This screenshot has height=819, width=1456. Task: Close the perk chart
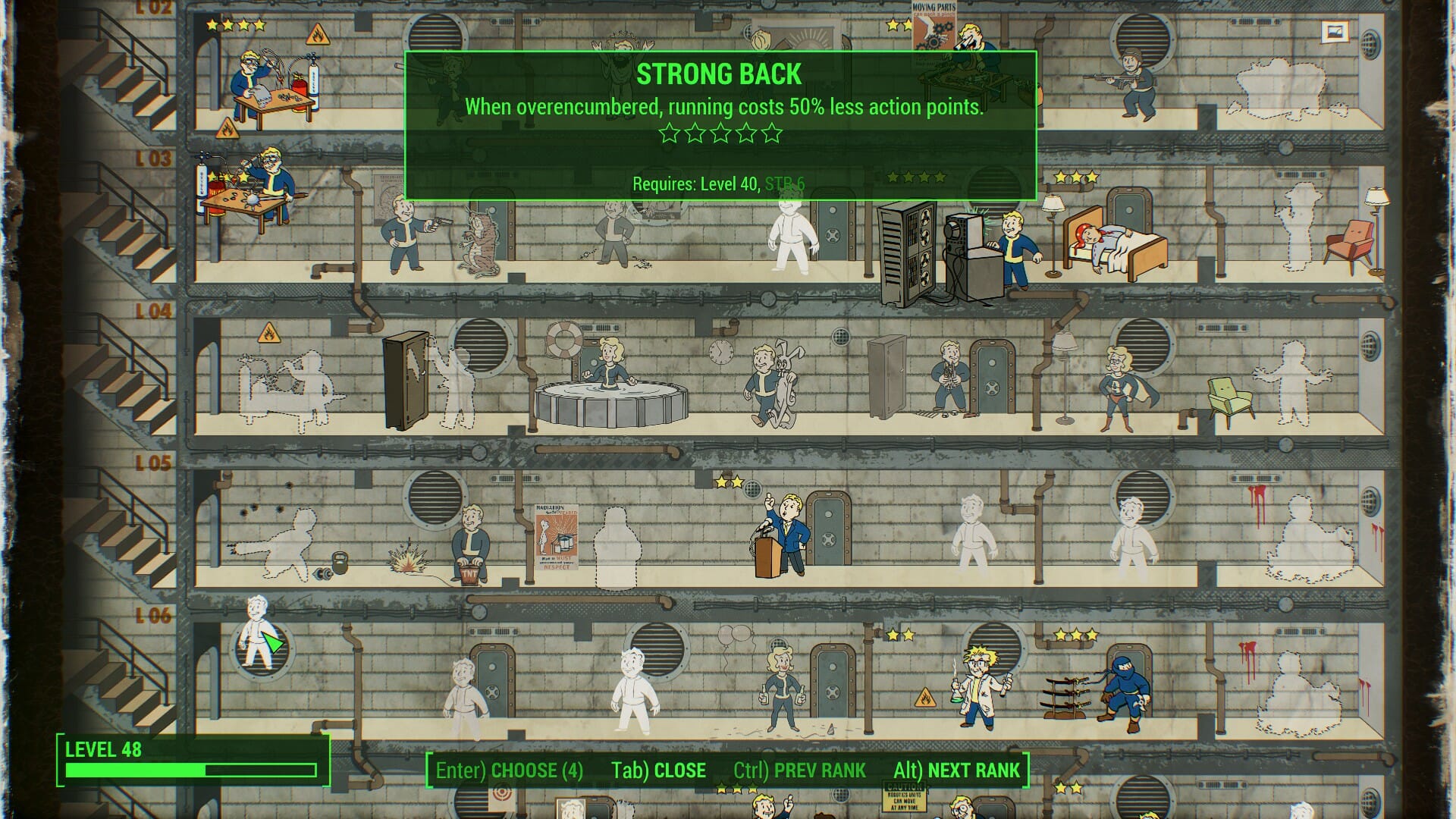pyautogui.click(x=658, y=770)
